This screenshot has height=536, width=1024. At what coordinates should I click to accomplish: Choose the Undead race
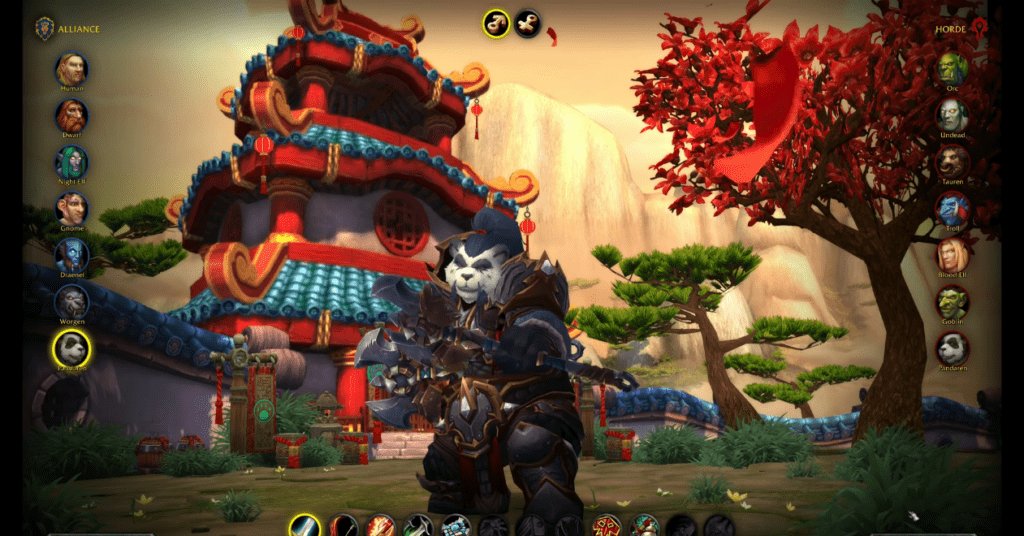tap(952, 116)
